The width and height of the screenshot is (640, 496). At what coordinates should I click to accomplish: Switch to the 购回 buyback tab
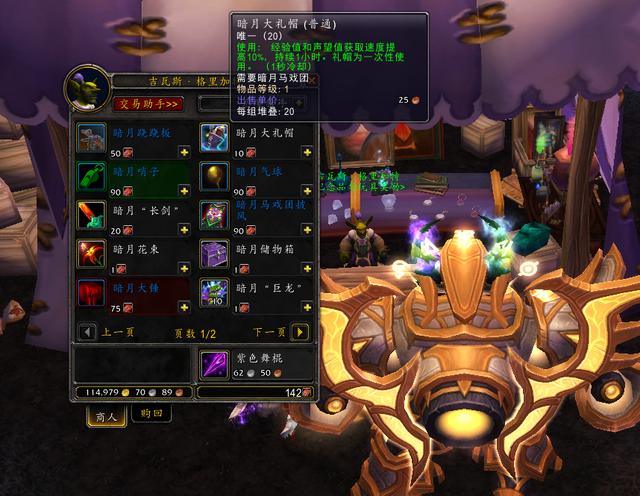tap(151, 414)
